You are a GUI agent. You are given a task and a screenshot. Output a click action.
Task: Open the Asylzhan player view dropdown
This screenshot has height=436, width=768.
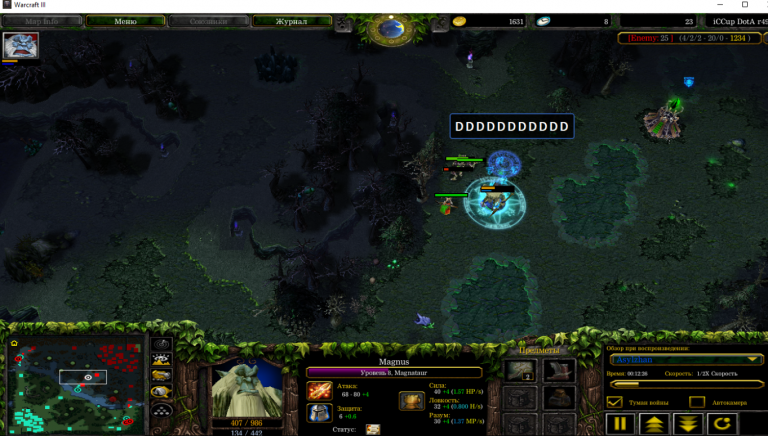click(x=685, y=359)
